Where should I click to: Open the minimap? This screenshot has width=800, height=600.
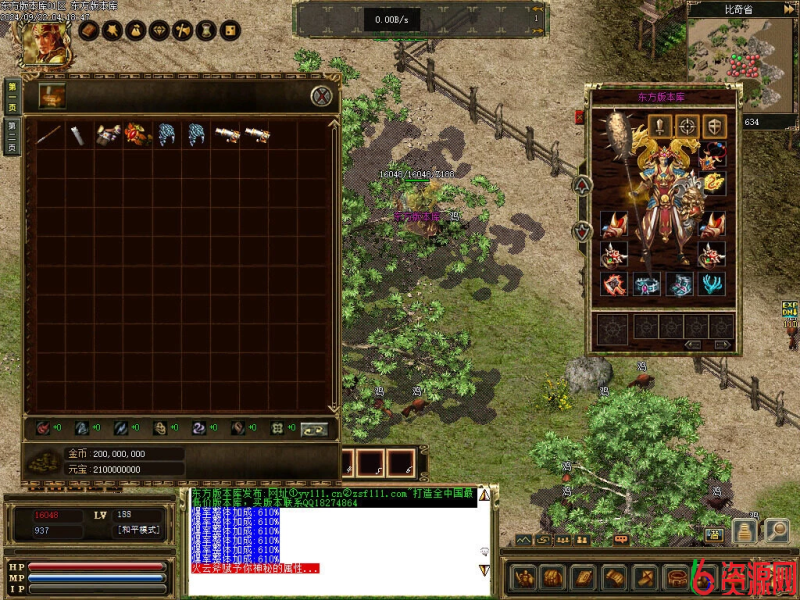coord(742,60)
